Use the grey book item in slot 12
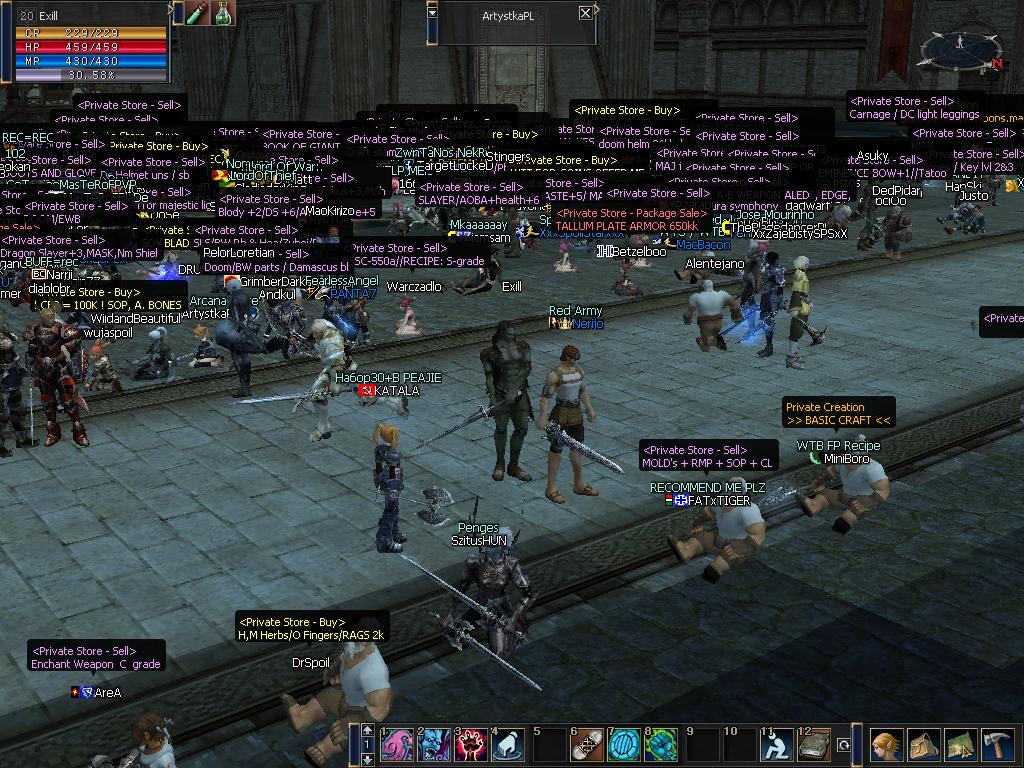1024x768 pixels. [x=814, y=745]
